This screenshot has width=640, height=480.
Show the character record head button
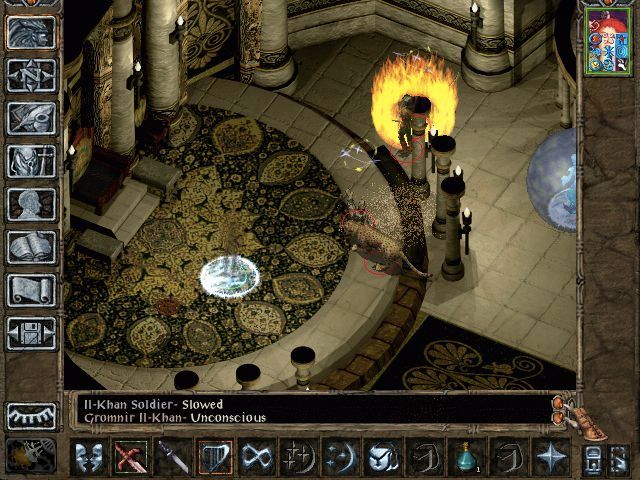click(x=31, y=204)
